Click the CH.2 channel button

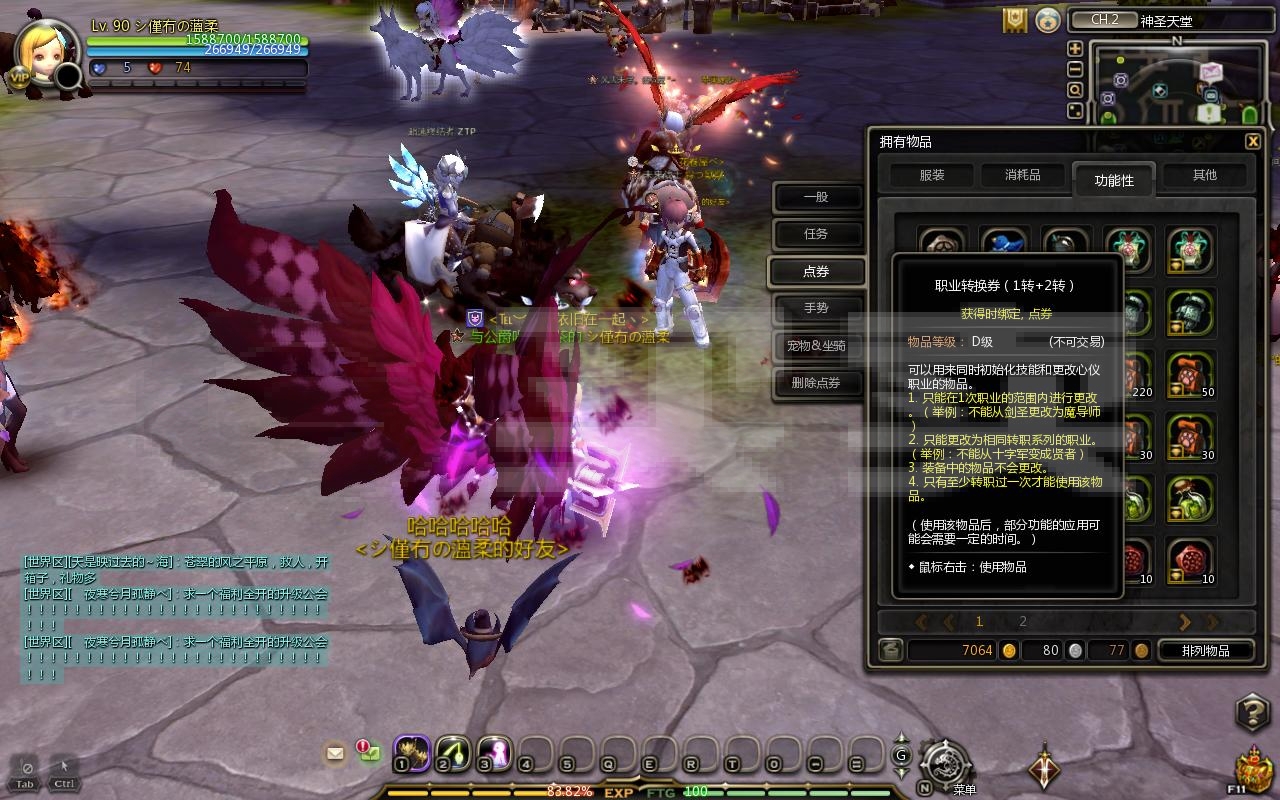(x=1098, y=20)
